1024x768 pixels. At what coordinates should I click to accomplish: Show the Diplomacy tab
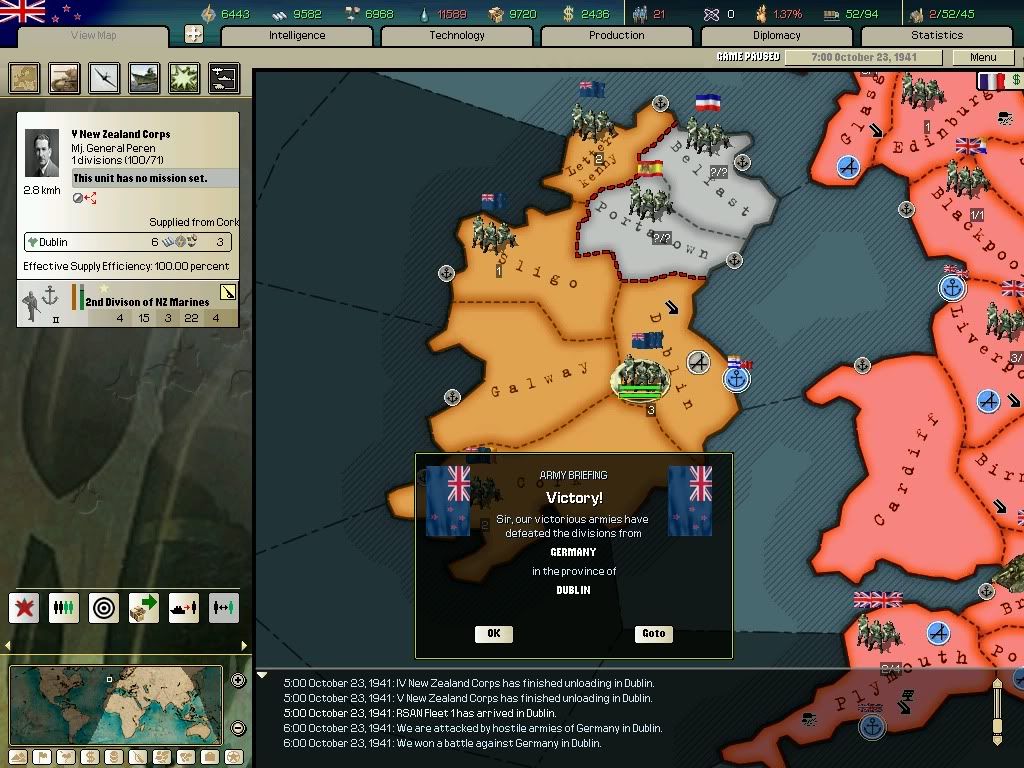pyautogui.click(x=777, y=36)
